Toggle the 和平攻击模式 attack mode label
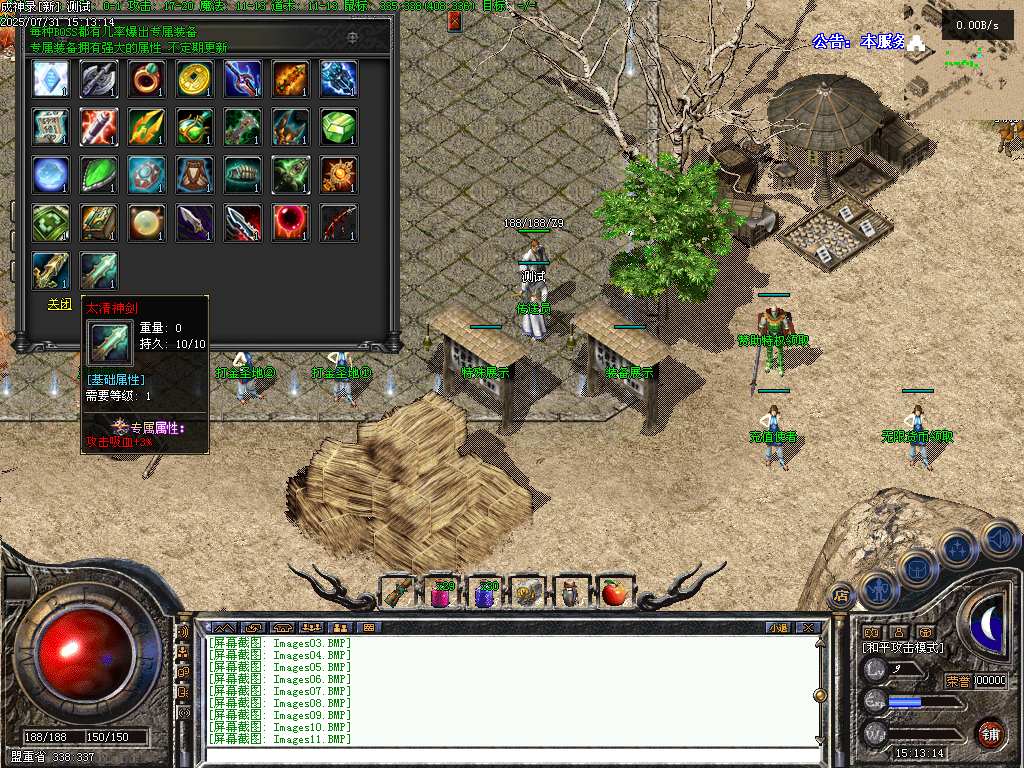Screen dimensions: 1024x768 point(903,648)
